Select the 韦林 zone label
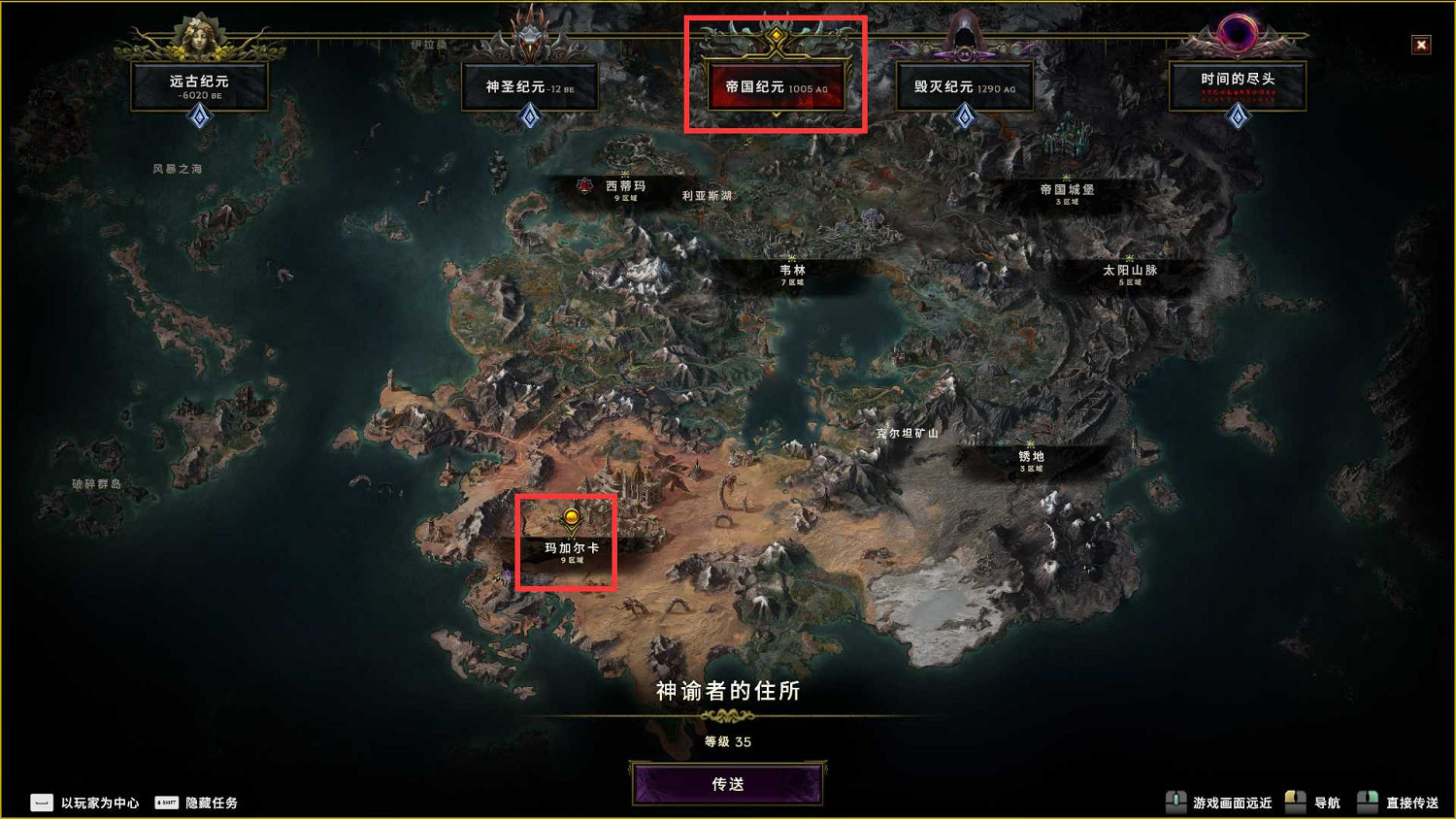This screenshot has width=1456, height=819. click(791, 272)
